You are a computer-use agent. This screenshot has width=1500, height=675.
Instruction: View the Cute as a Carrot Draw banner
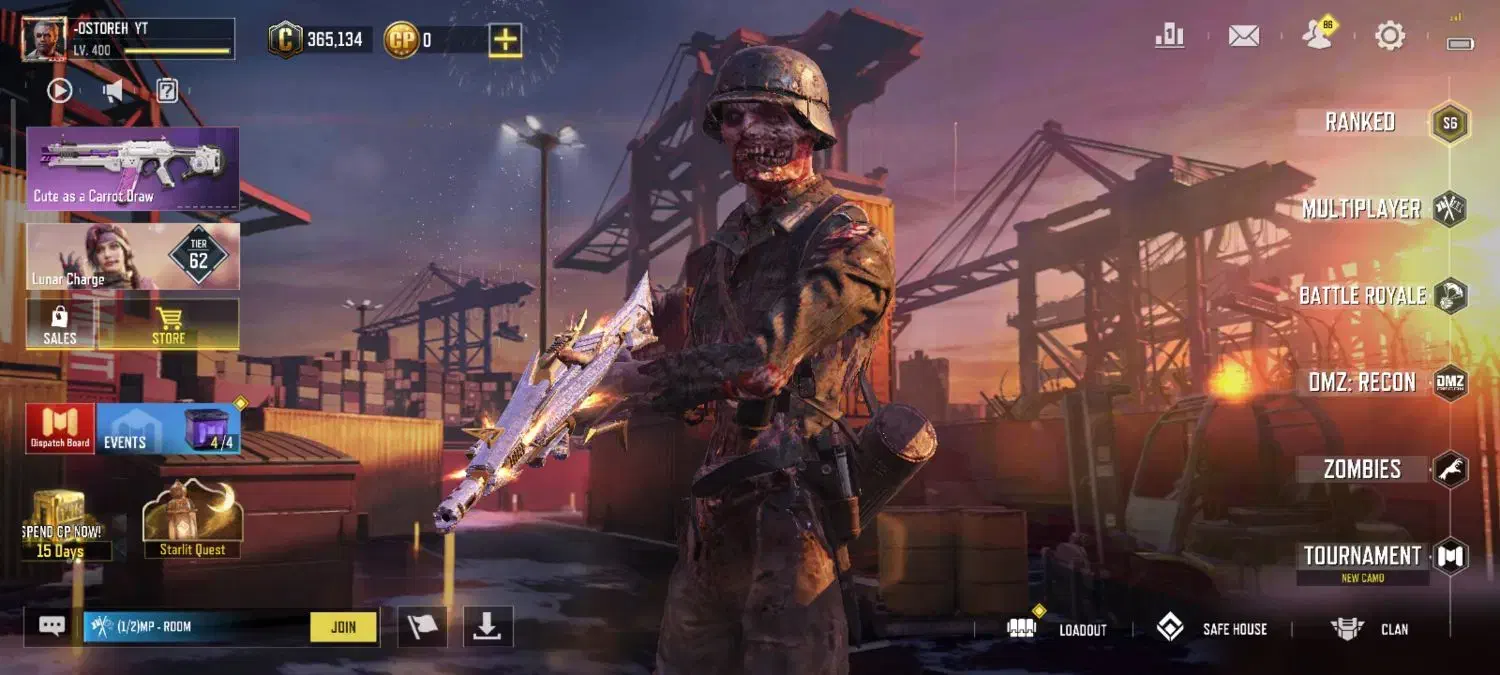(133, 168)
